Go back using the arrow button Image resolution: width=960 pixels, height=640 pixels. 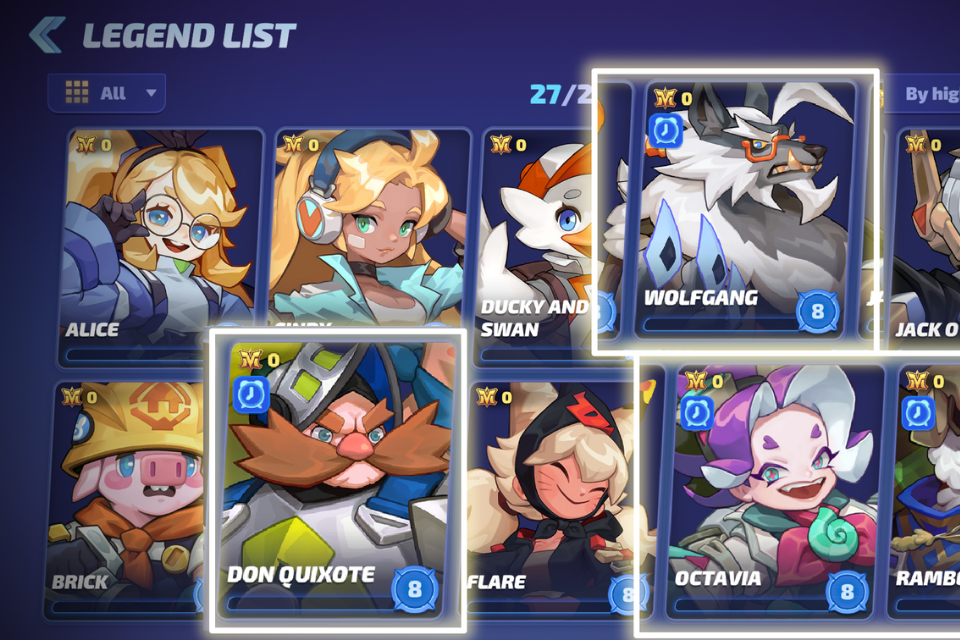pyautogui.click(x=46, y=35)
